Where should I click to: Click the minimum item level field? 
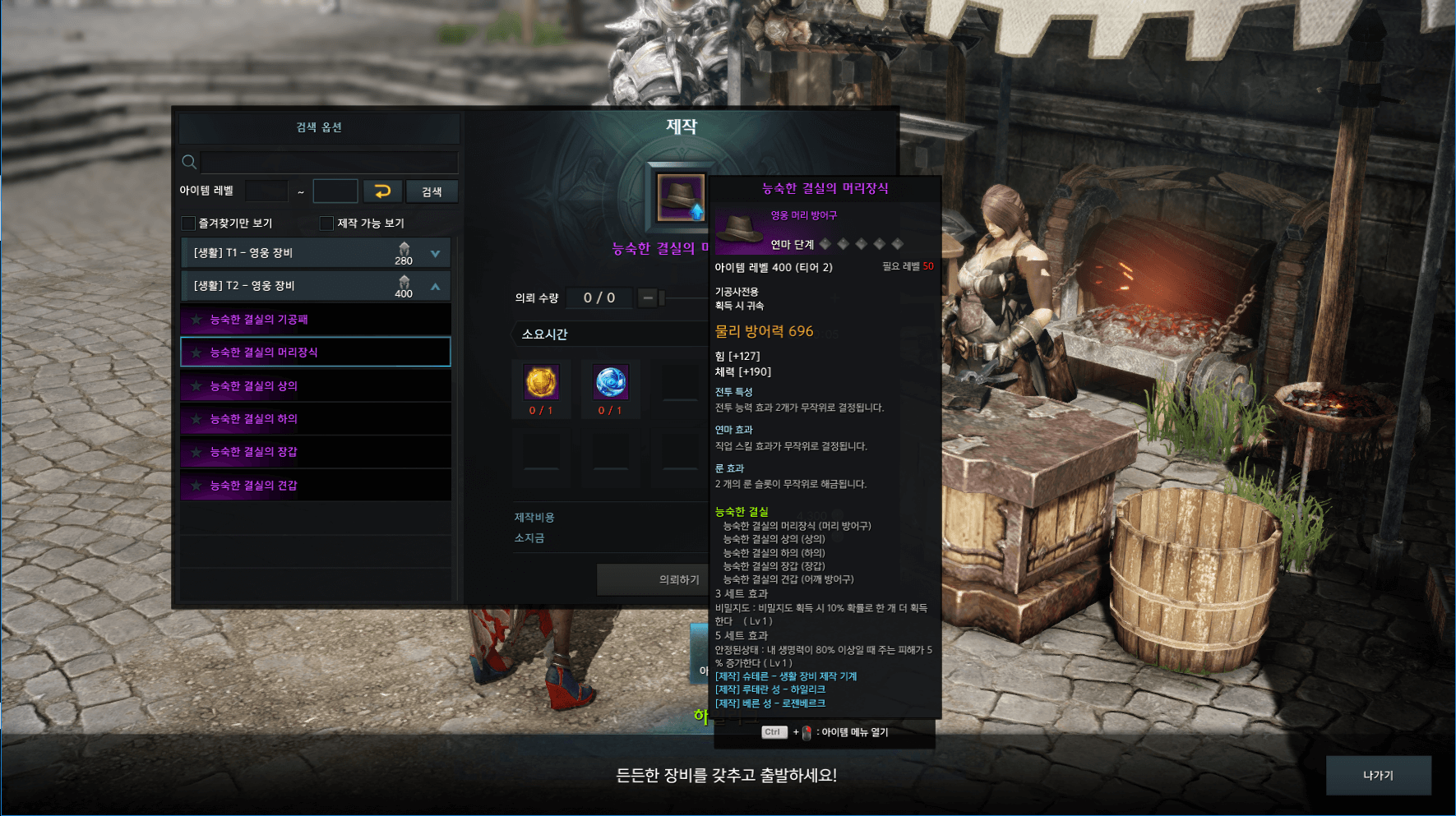[x=266, y=191]
